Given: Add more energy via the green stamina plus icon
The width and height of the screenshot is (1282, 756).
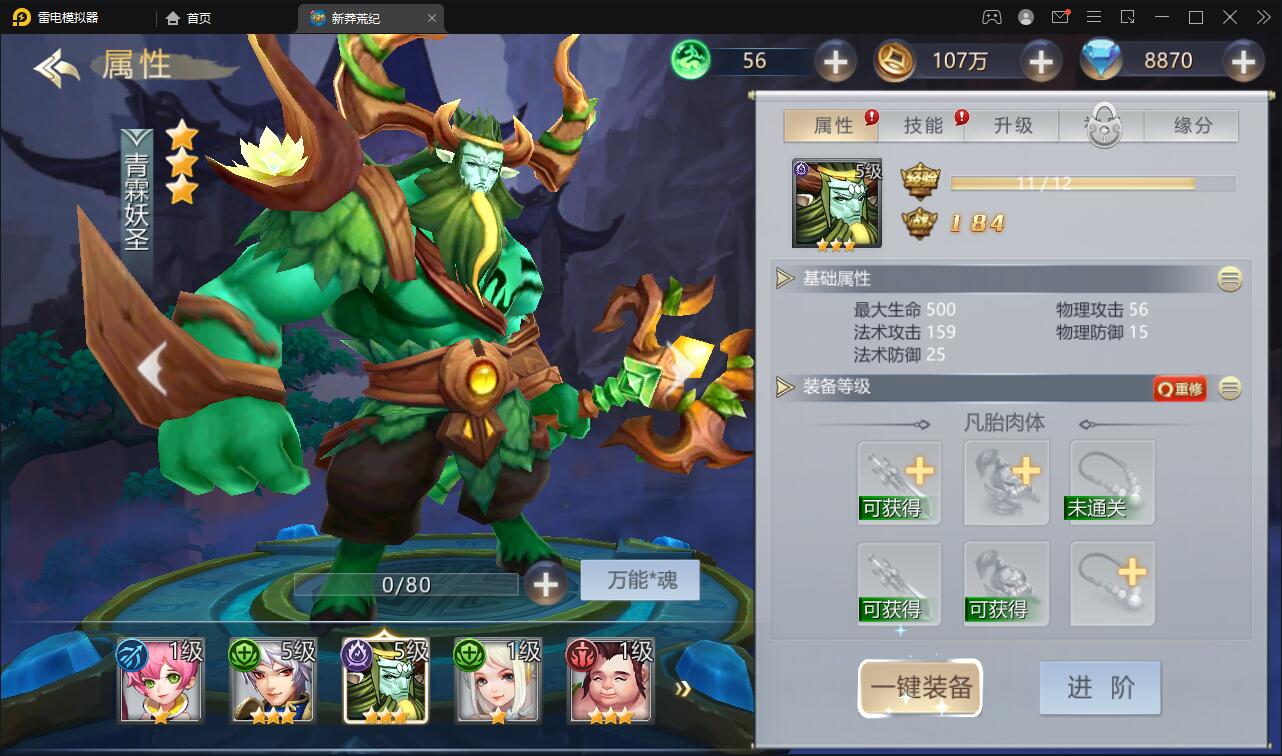Looking at the screenshot, I should click(836, 61).
